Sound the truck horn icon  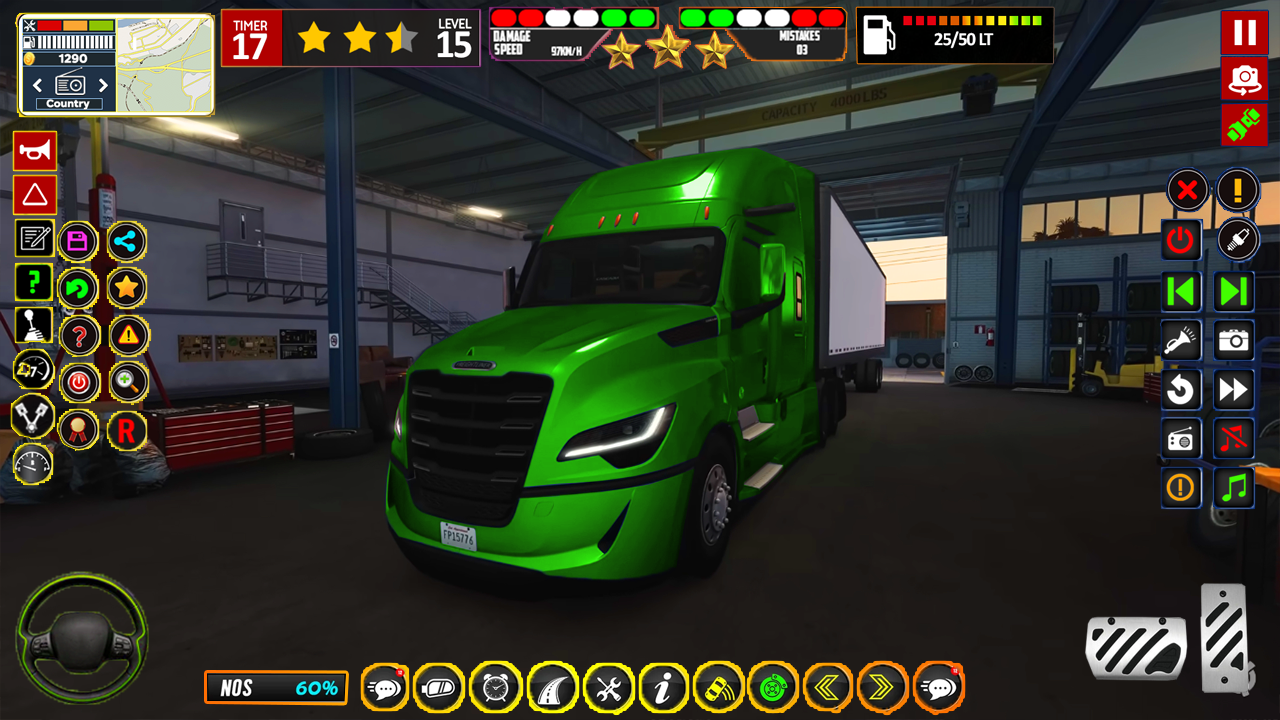point(34,152)
